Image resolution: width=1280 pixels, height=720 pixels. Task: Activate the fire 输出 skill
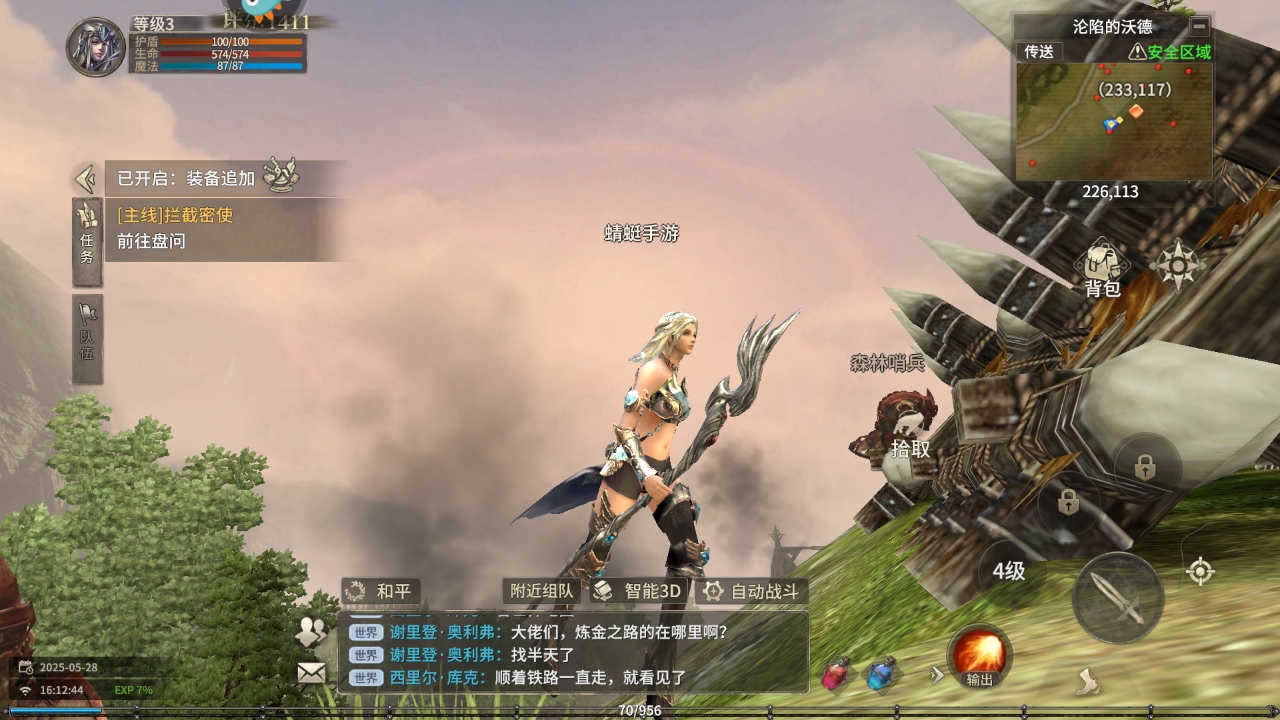(x=979, y=656)
